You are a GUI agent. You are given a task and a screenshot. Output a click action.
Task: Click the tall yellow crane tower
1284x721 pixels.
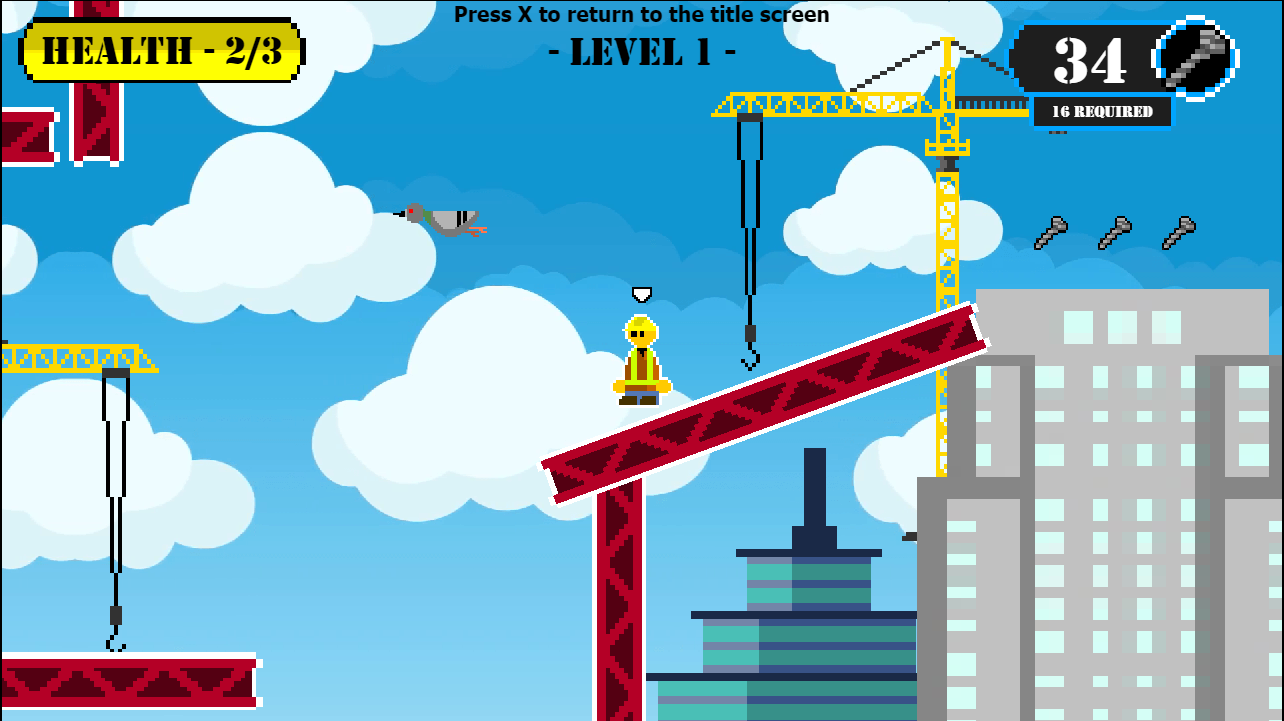pos(945,250)
